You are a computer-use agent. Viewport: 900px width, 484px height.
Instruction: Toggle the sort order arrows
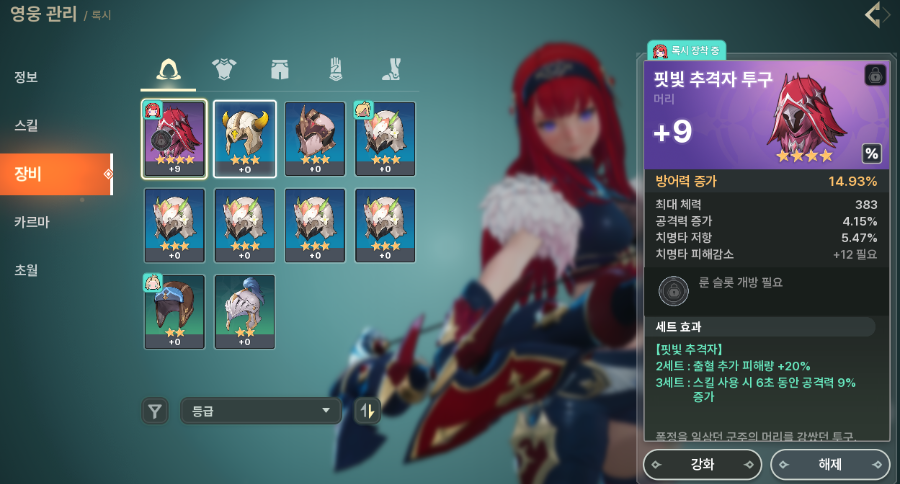pyautogui.click(x=367, y=410)
